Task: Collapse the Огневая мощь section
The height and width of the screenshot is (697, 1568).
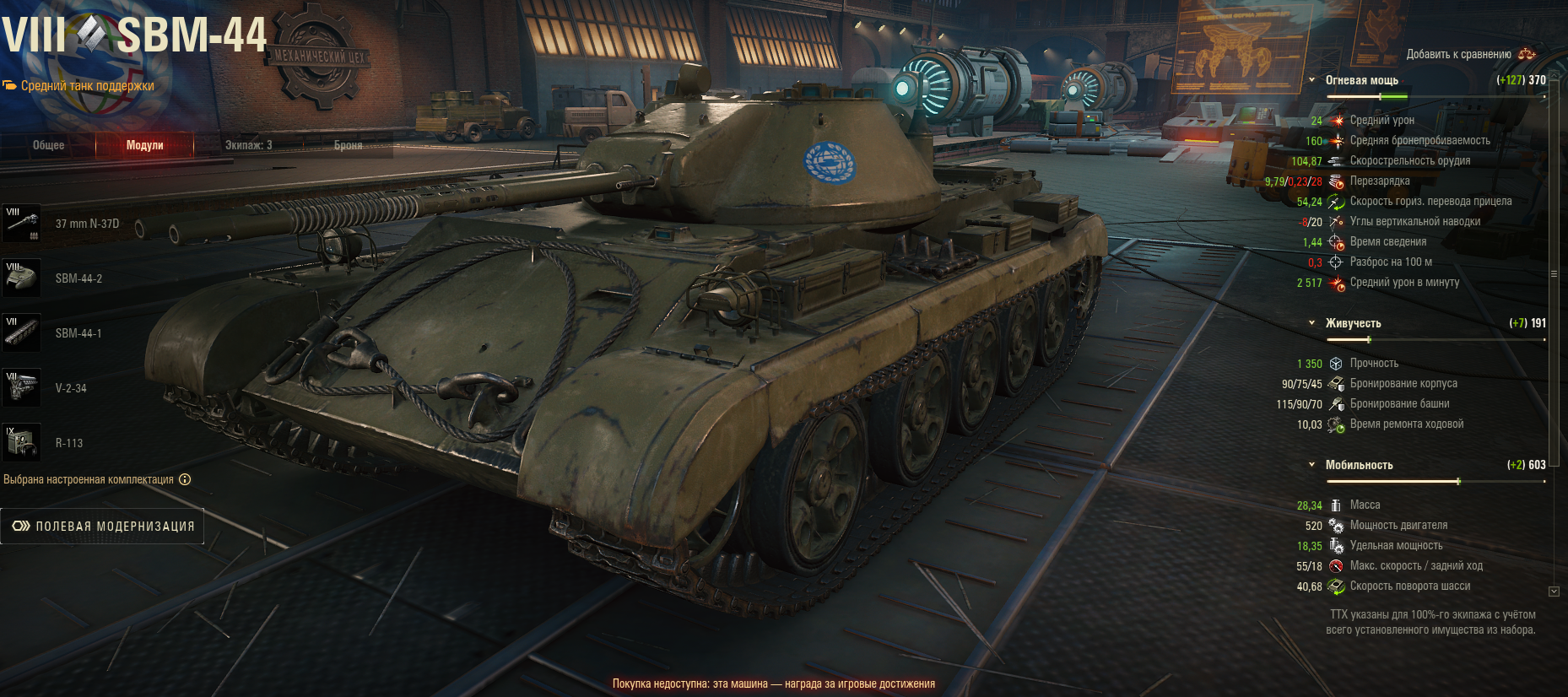Action: coord(1311,80)
